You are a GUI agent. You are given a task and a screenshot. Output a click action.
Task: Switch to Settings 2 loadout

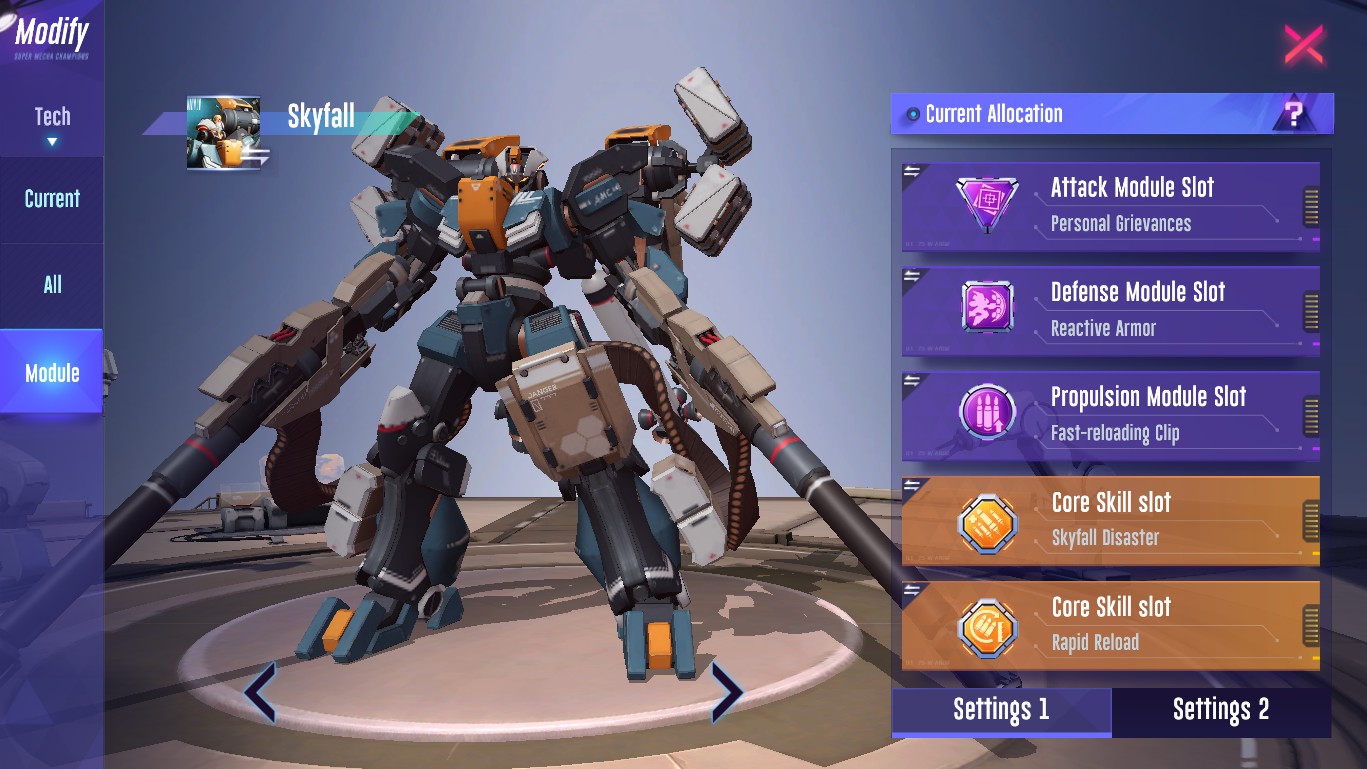[x=1221, y=710]
